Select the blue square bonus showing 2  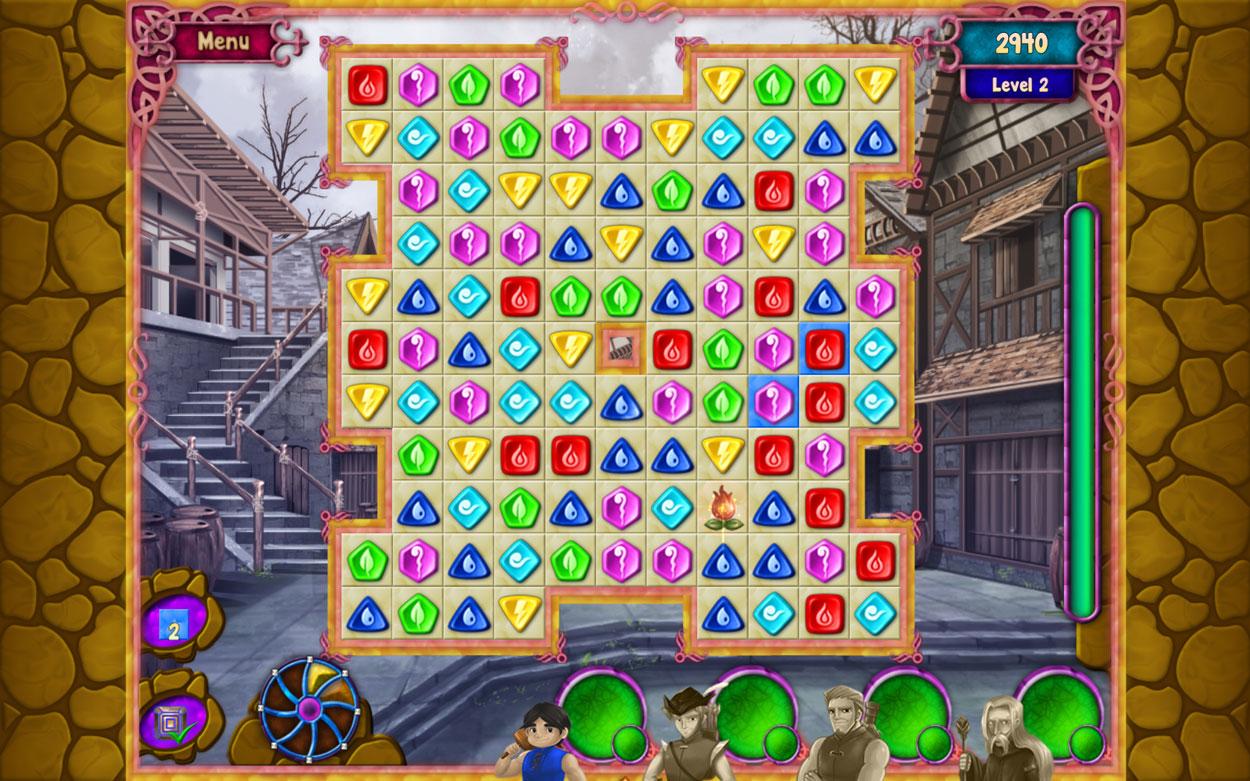[173, 624]
